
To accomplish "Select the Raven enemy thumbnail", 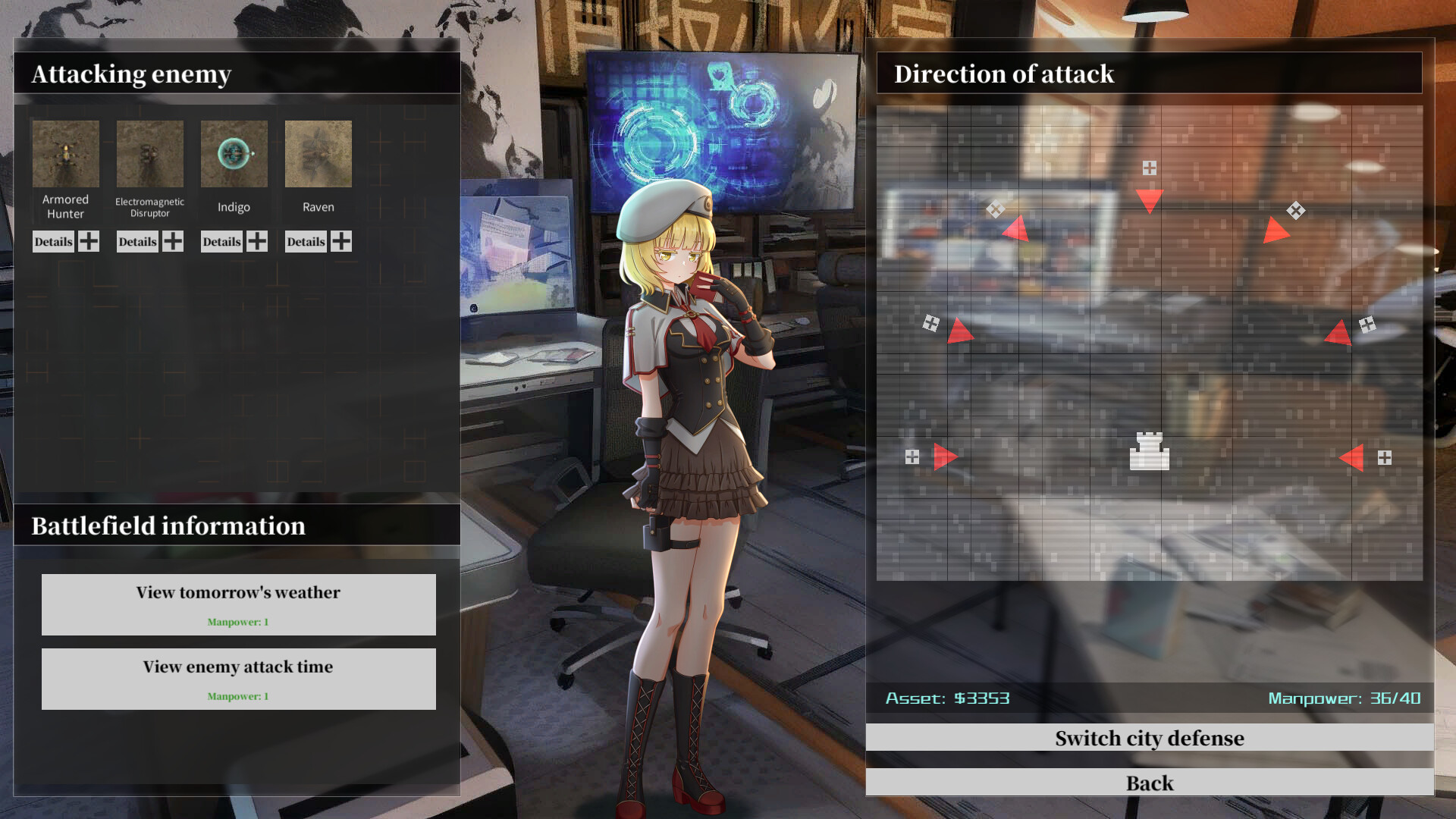I will [x=318, y=155].
